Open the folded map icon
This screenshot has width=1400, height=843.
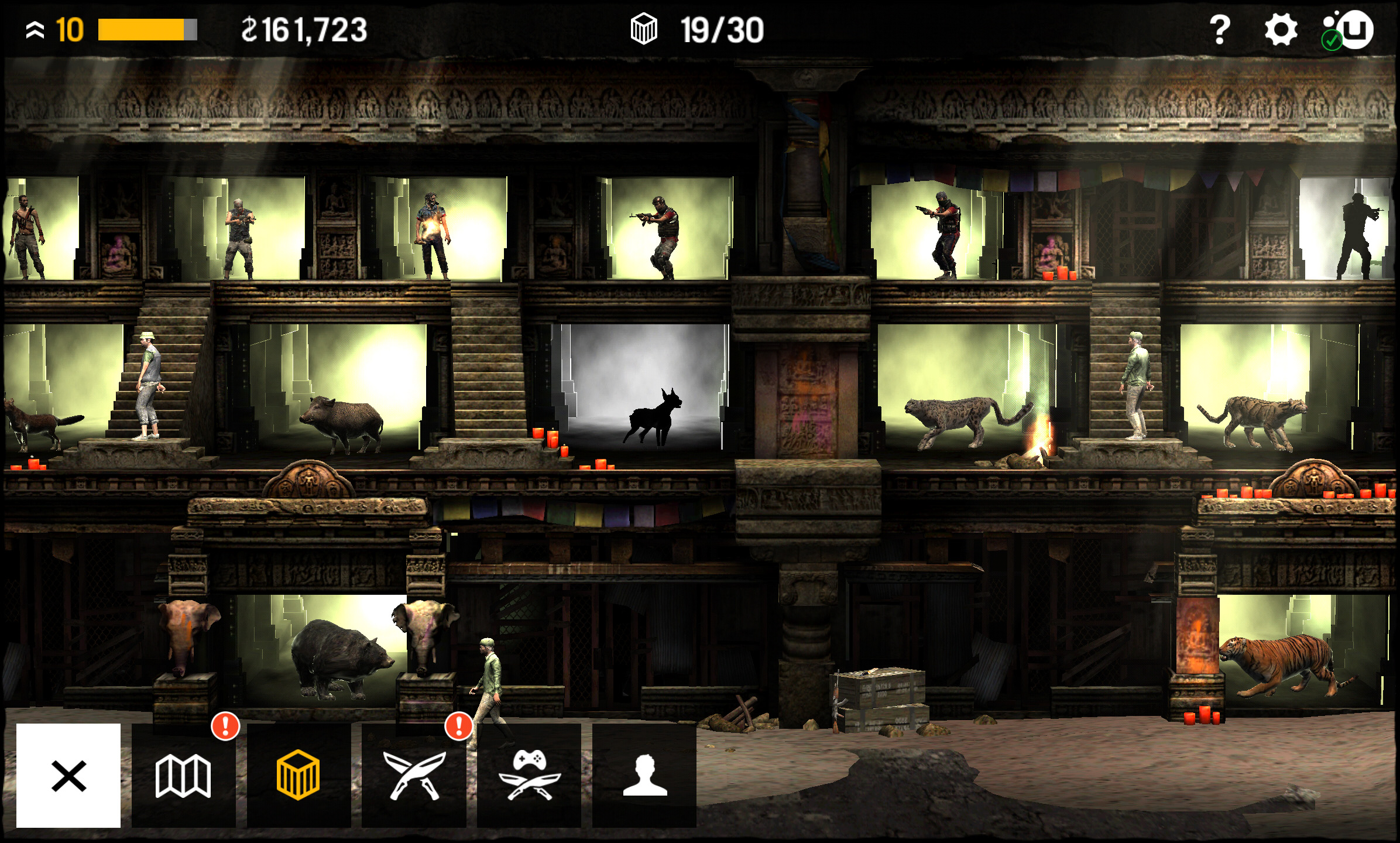click(x=183, y=775)
